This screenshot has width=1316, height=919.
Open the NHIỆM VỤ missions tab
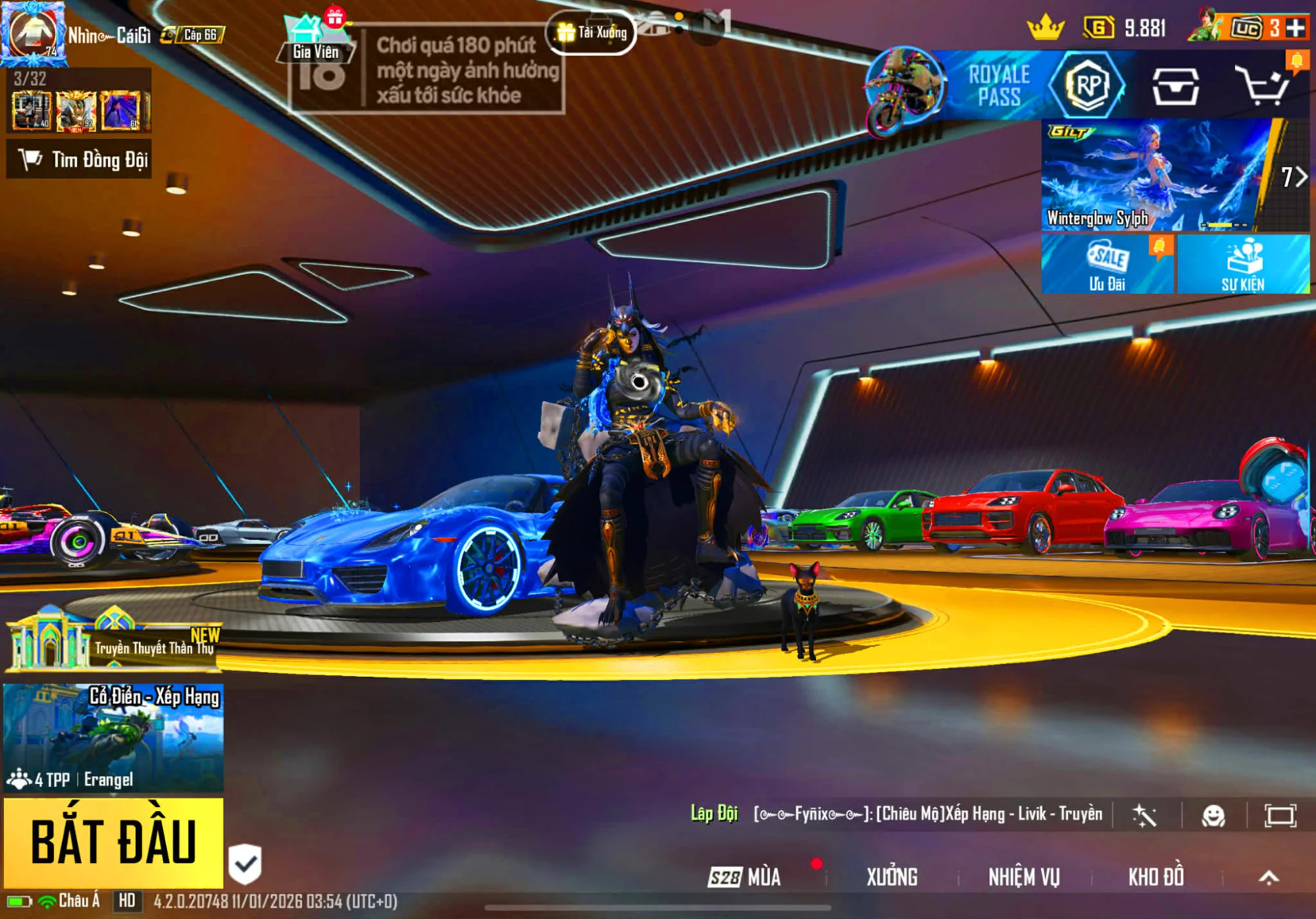(1024, 877)
